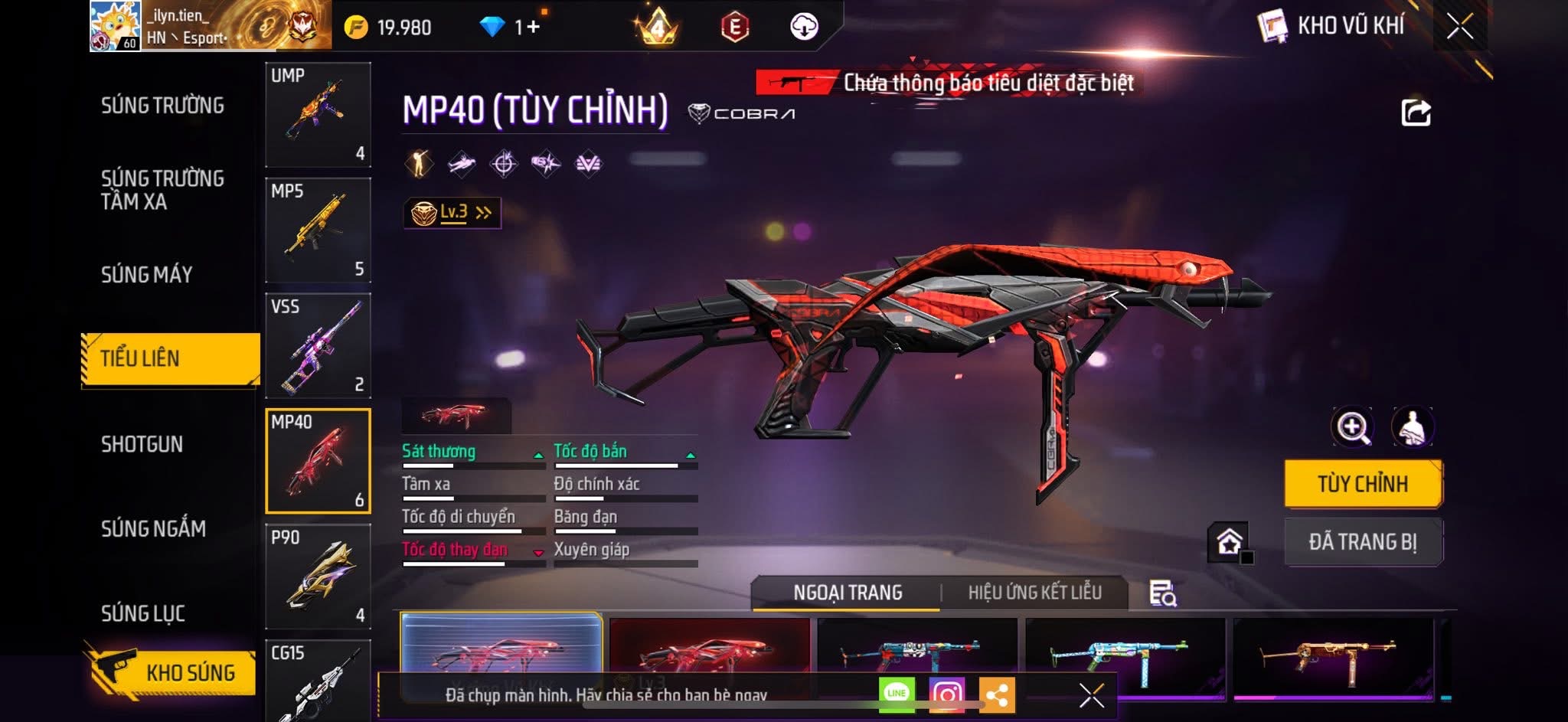1568x722 pixels.
Task: Switch to HIỆU ỨNG KẾT LIỄU tab
Action: tap(1034, 593)
